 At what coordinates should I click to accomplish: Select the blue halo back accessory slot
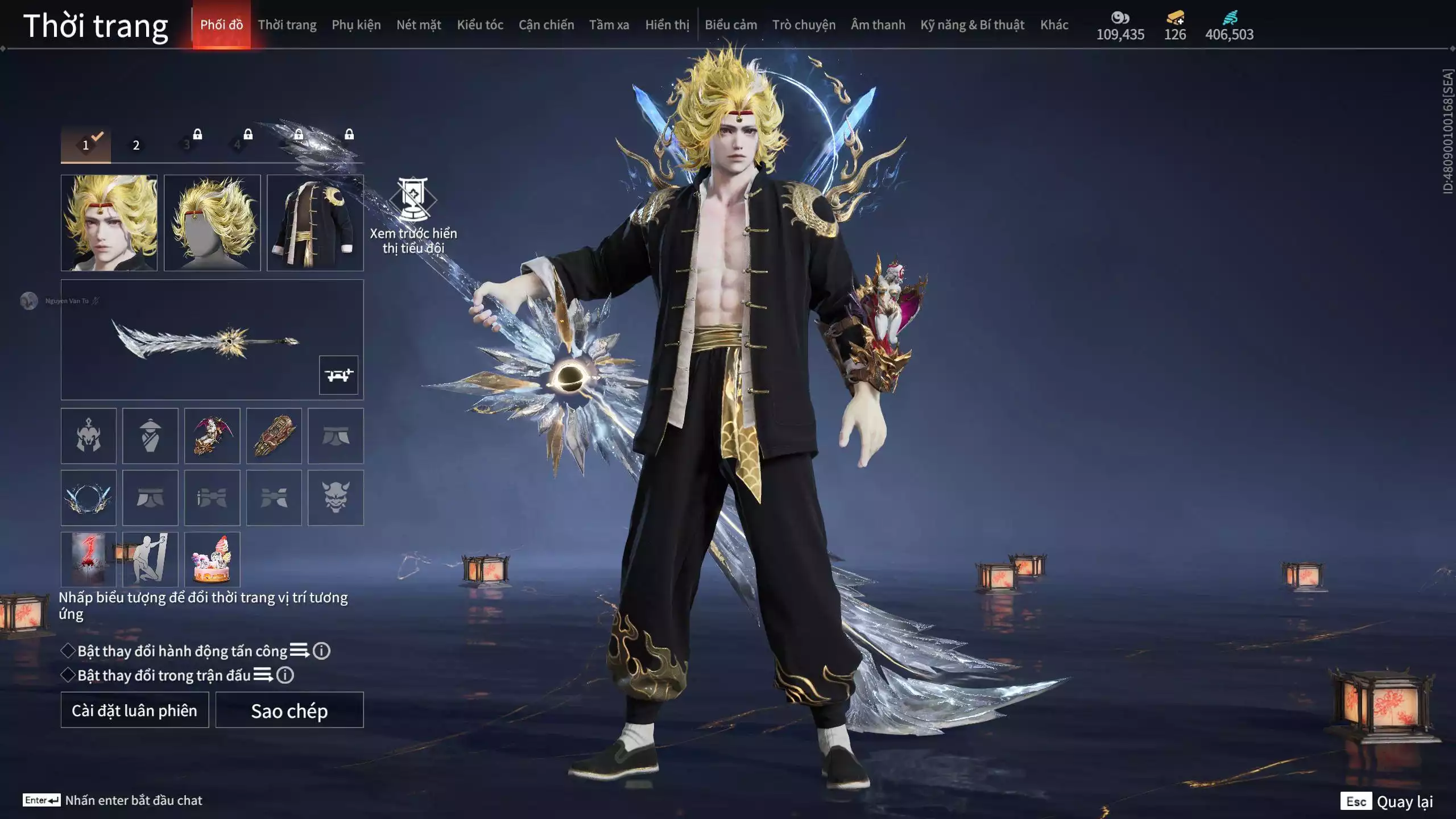tap(88, 498)
